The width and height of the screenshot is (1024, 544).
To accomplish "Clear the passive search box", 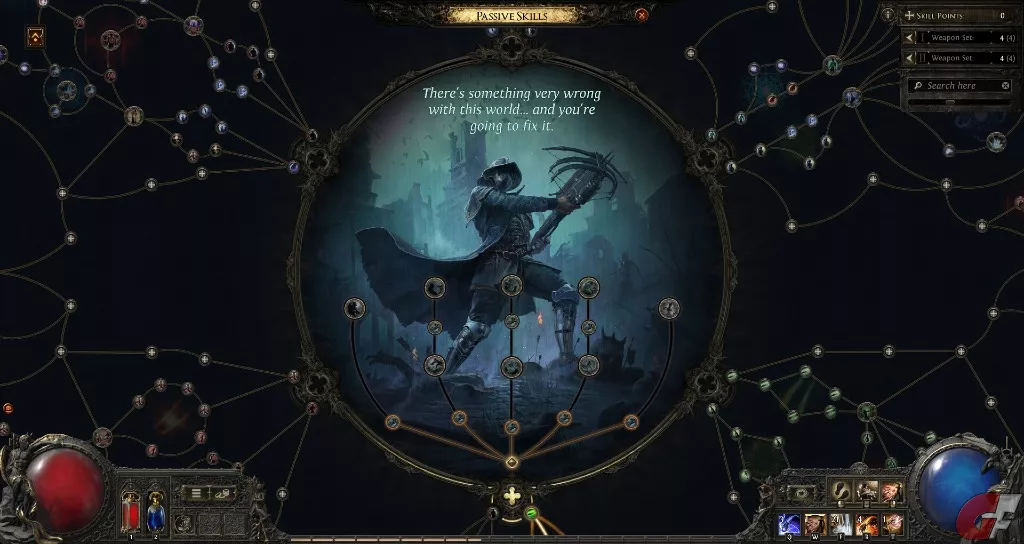I will 1005,86.
